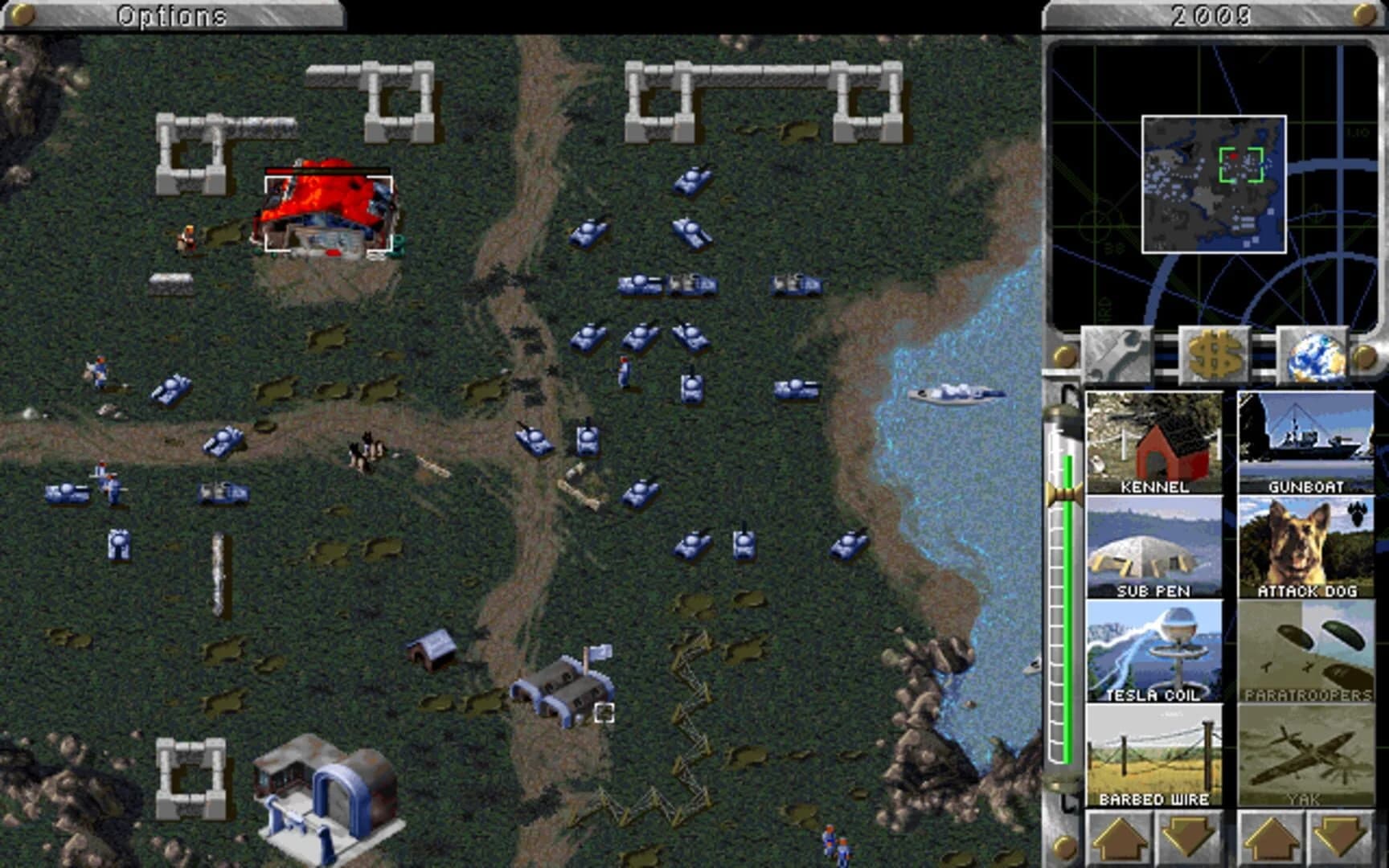Click the gunboat on the water

(957, 394)
